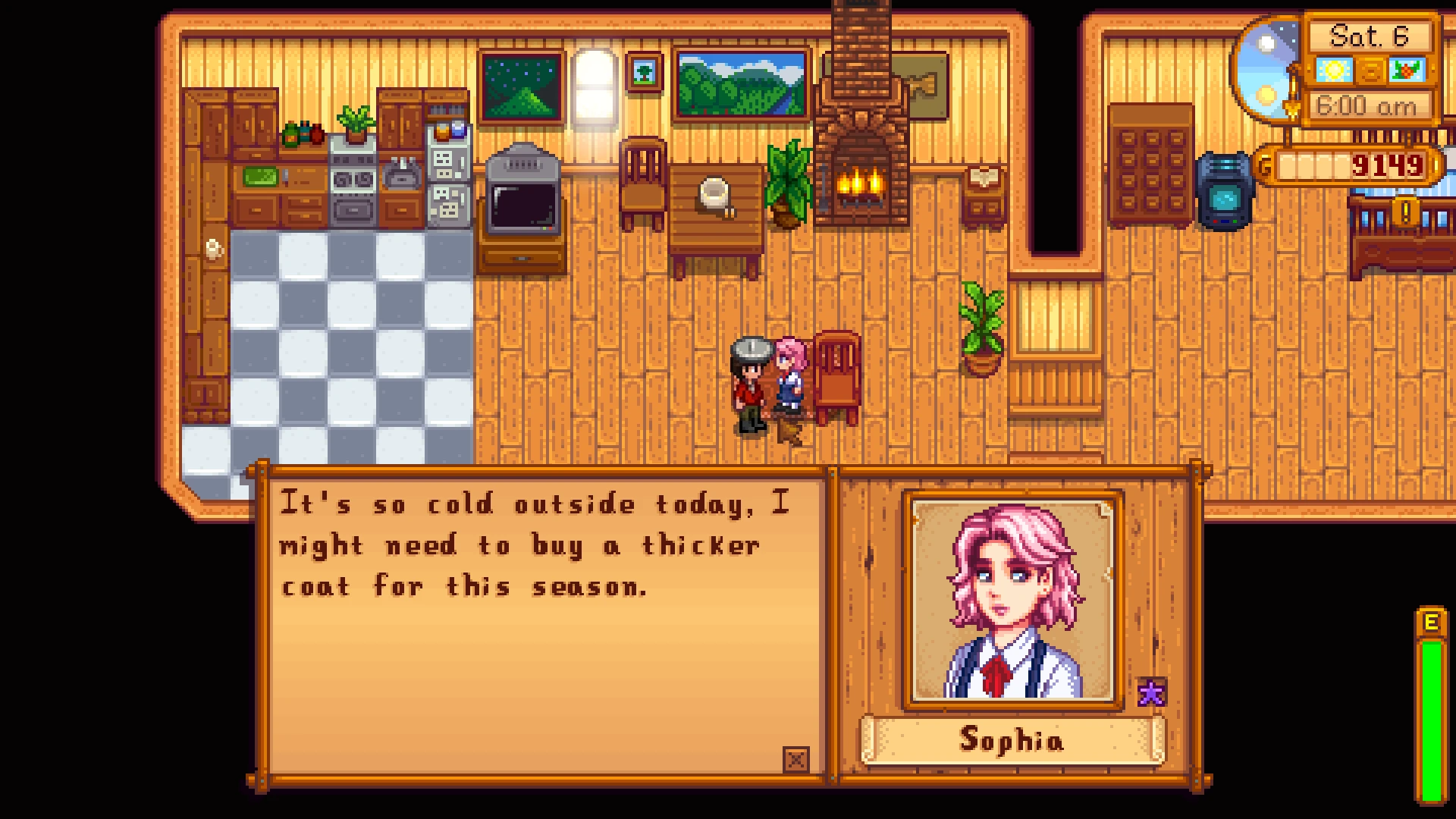Open the journal exclamation mark icon
The height and width of the screenshot is (819, 1456).
click(1405, 212)
